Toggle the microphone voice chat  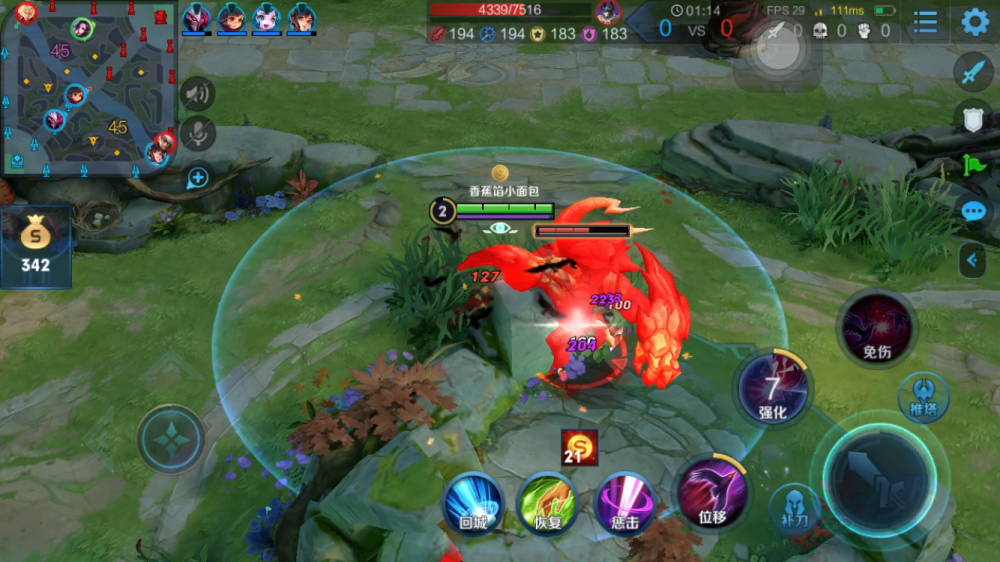pos(198,134)
